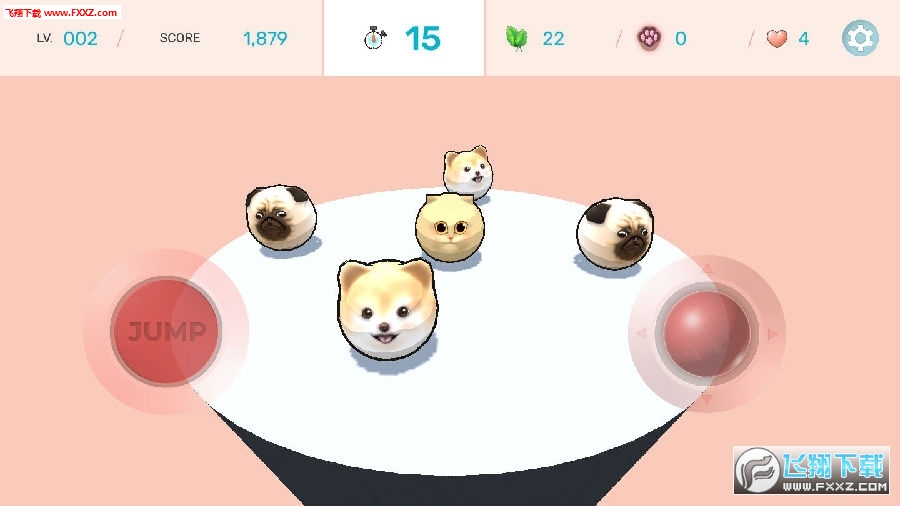Tap the red JUMP button
The height and width of the screenshot is (506, 900).
pyautogui.click(x=165, y=331)
